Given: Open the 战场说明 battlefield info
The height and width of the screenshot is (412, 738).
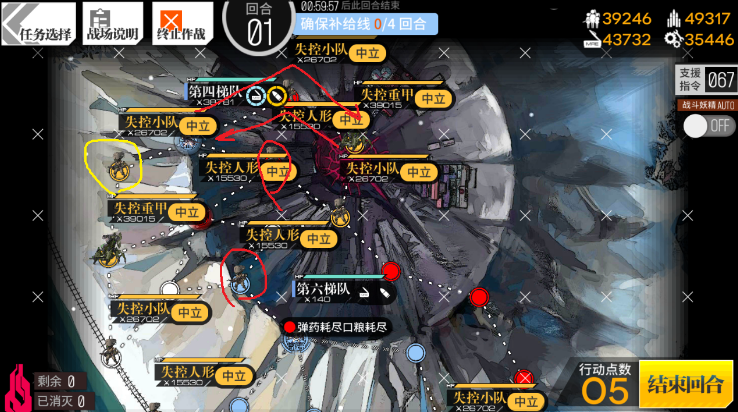Looking at the screenshot, I should click(x=112, y=23).
